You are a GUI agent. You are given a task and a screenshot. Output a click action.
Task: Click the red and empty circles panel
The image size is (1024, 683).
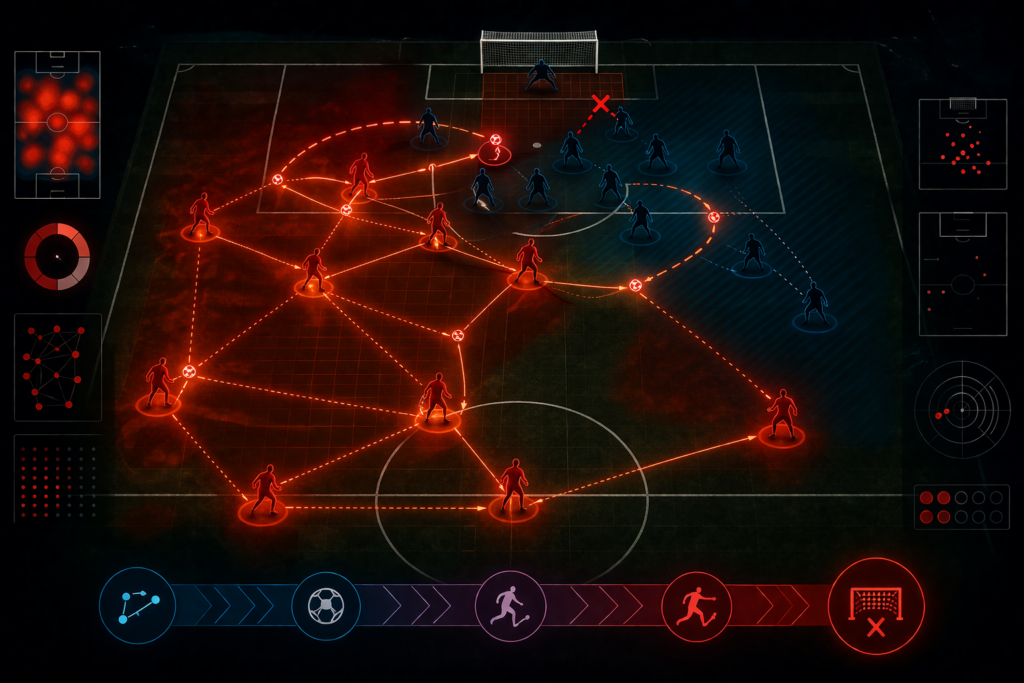[x=962, y=507]
